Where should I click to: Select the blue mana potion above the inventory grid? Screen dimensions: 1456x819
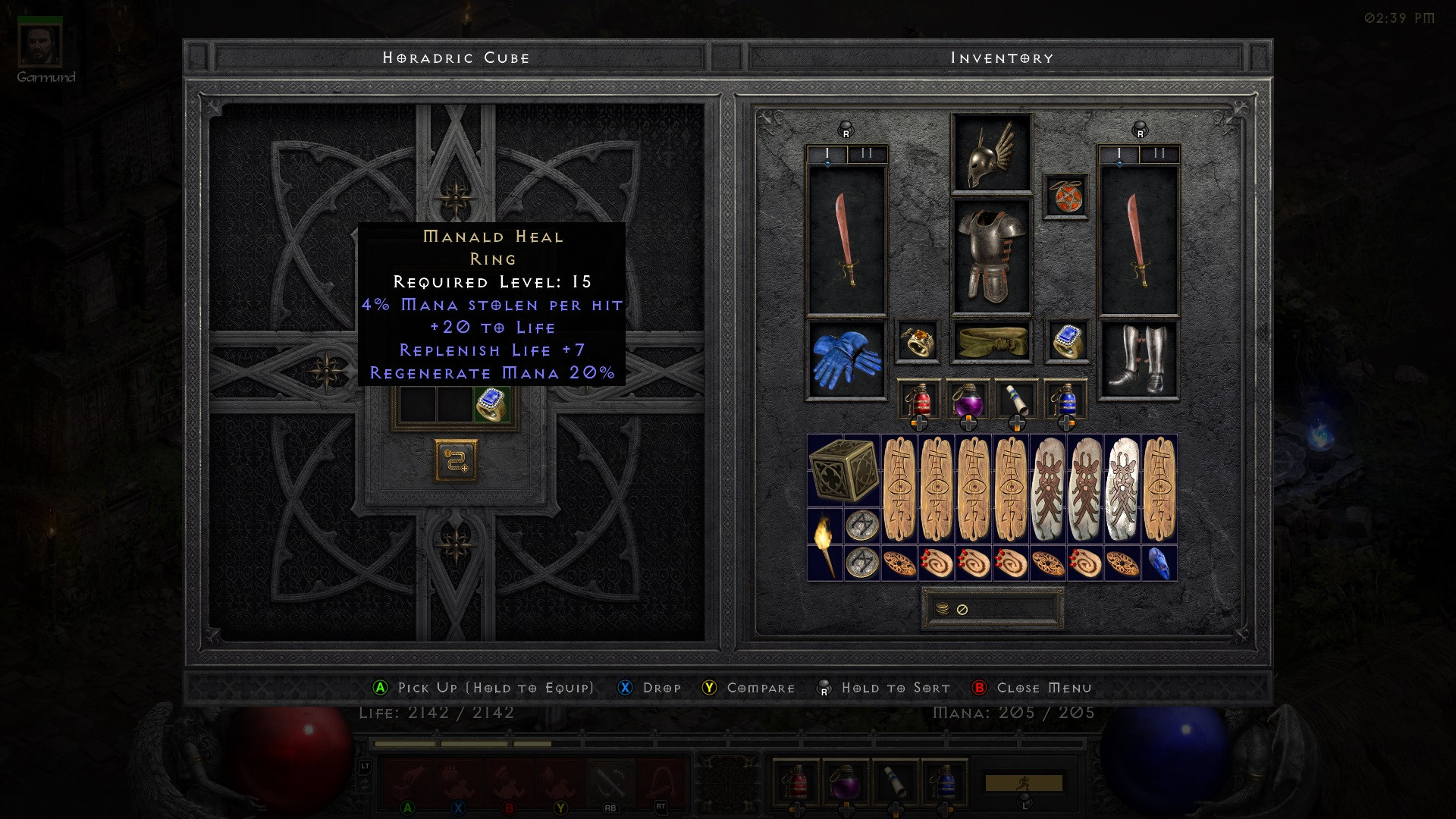1065,400
